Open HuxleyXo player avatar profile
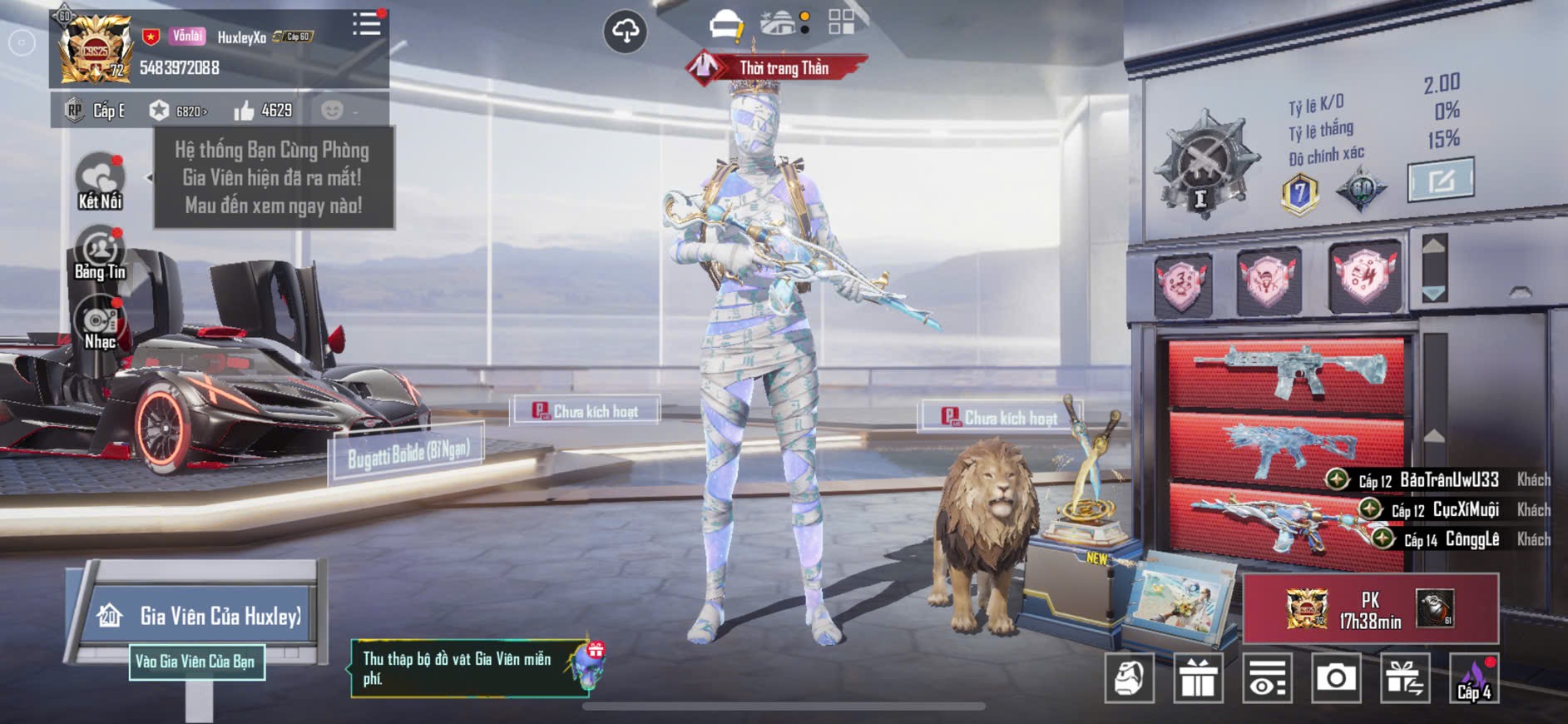This screenshot has height=724, width=1568. coord(95,48)
